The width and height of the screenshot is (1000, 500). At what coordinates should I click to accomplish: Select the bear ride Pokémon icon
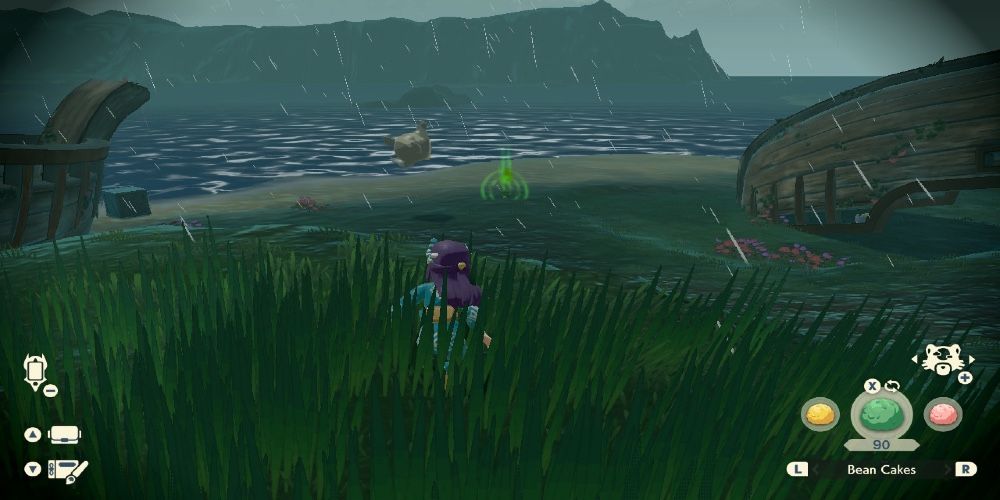point(941,358)
